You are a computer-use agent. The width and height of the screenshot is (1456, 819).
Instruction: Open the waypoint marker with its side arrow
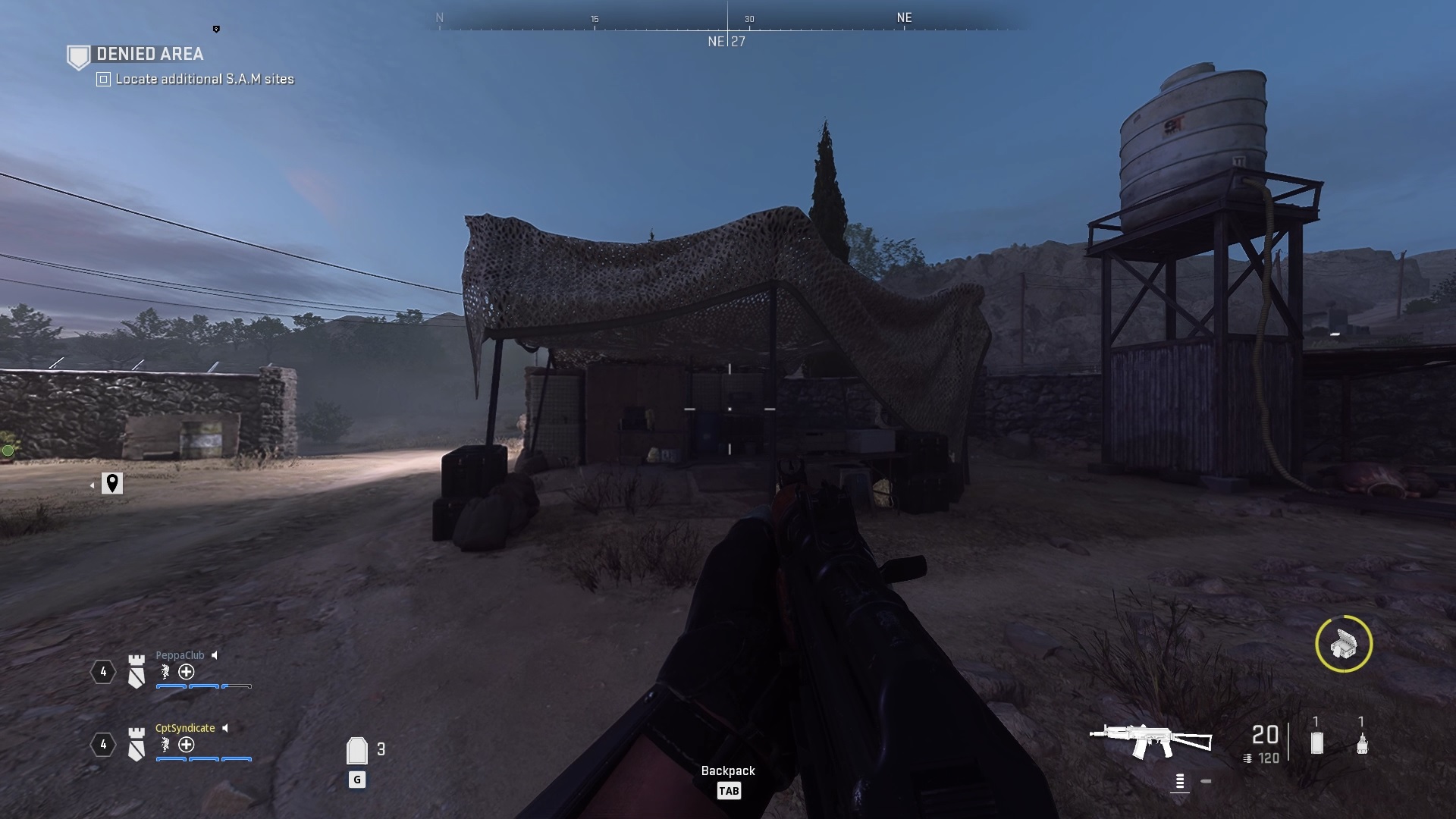(x=112, y=483)
